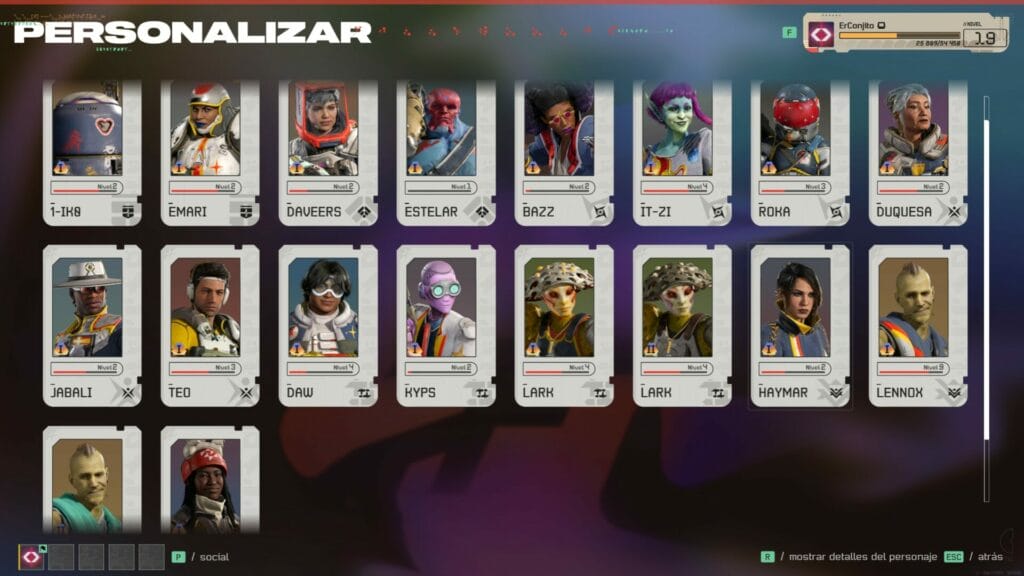Select the 1-IK0 robot character card

[92, 151]
